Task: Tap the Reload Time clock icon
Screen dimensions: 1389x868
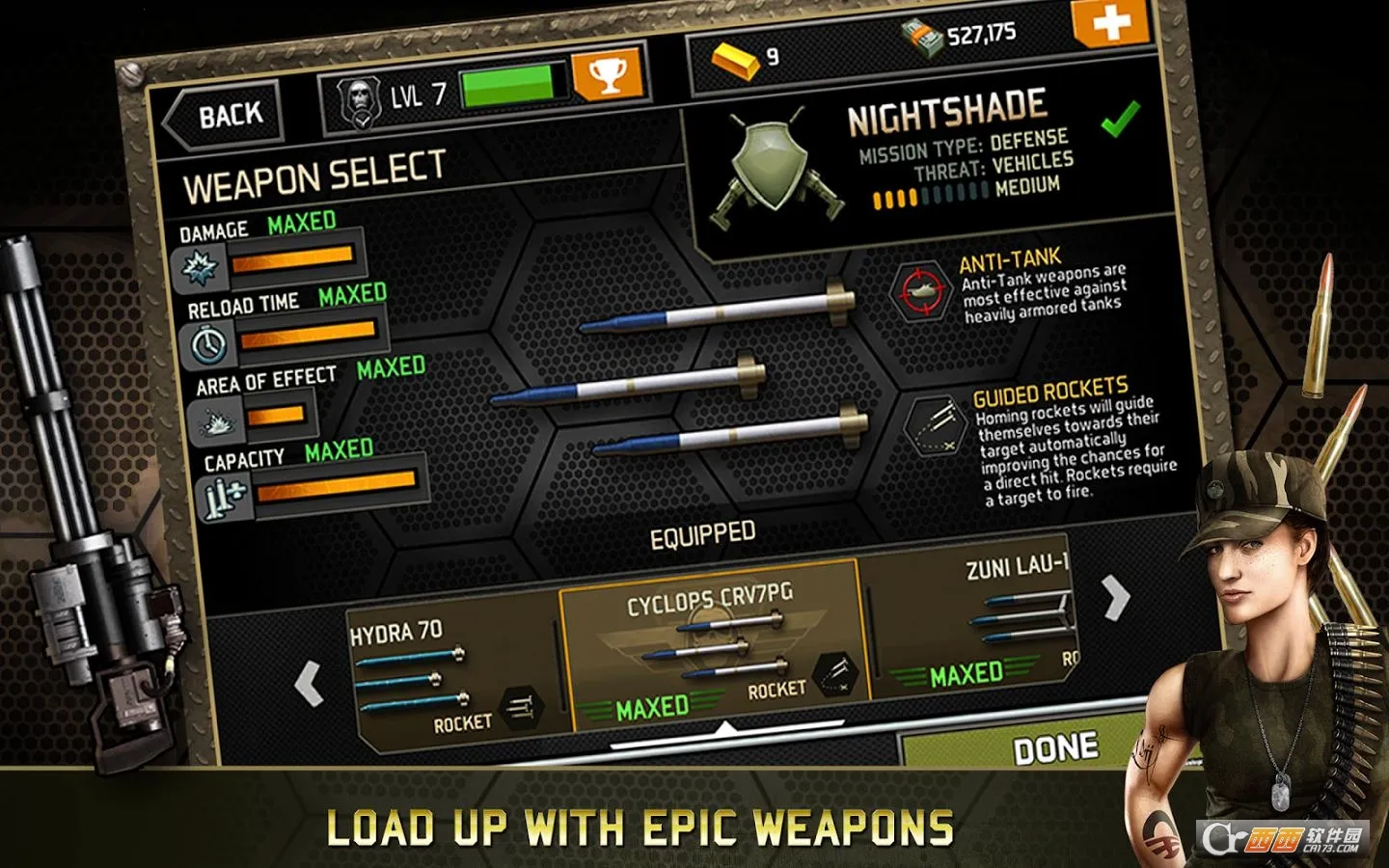Action: tap(209, 343)
